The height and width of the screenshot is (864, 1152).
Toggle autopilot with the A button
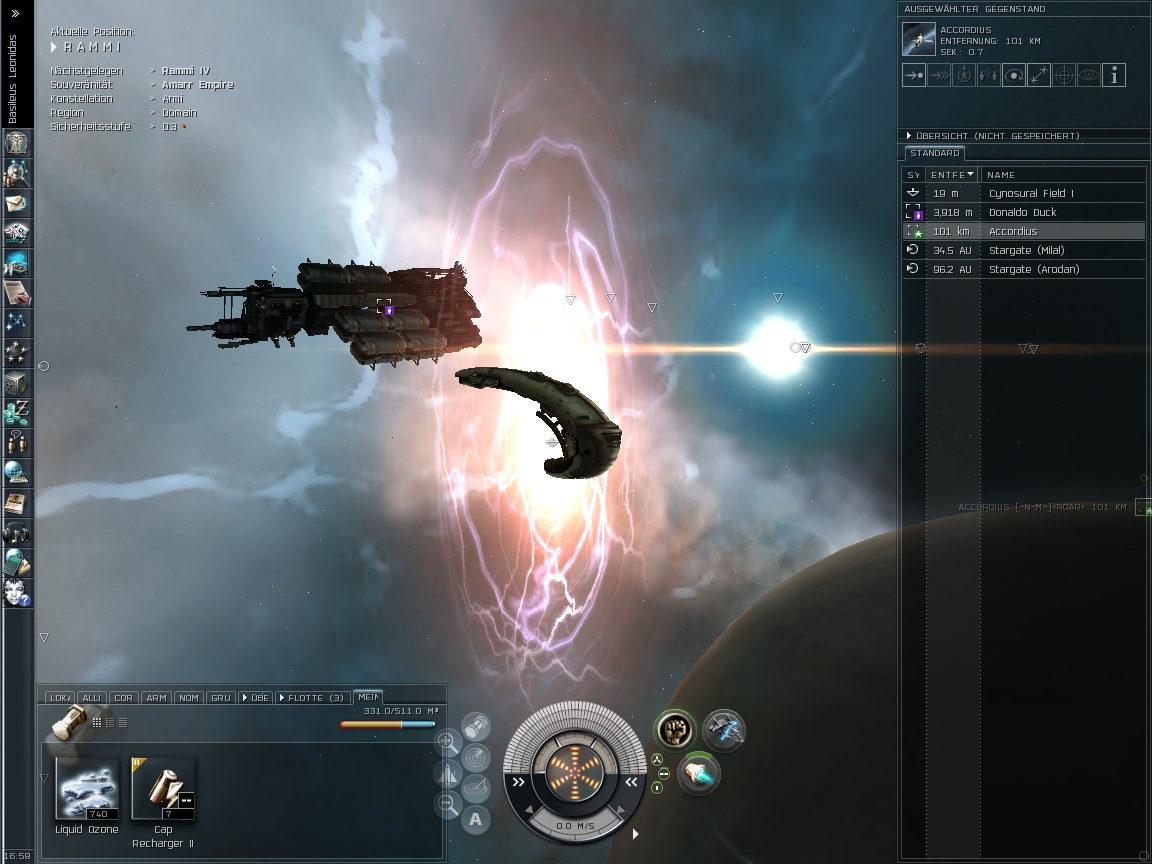coord(475,820)
